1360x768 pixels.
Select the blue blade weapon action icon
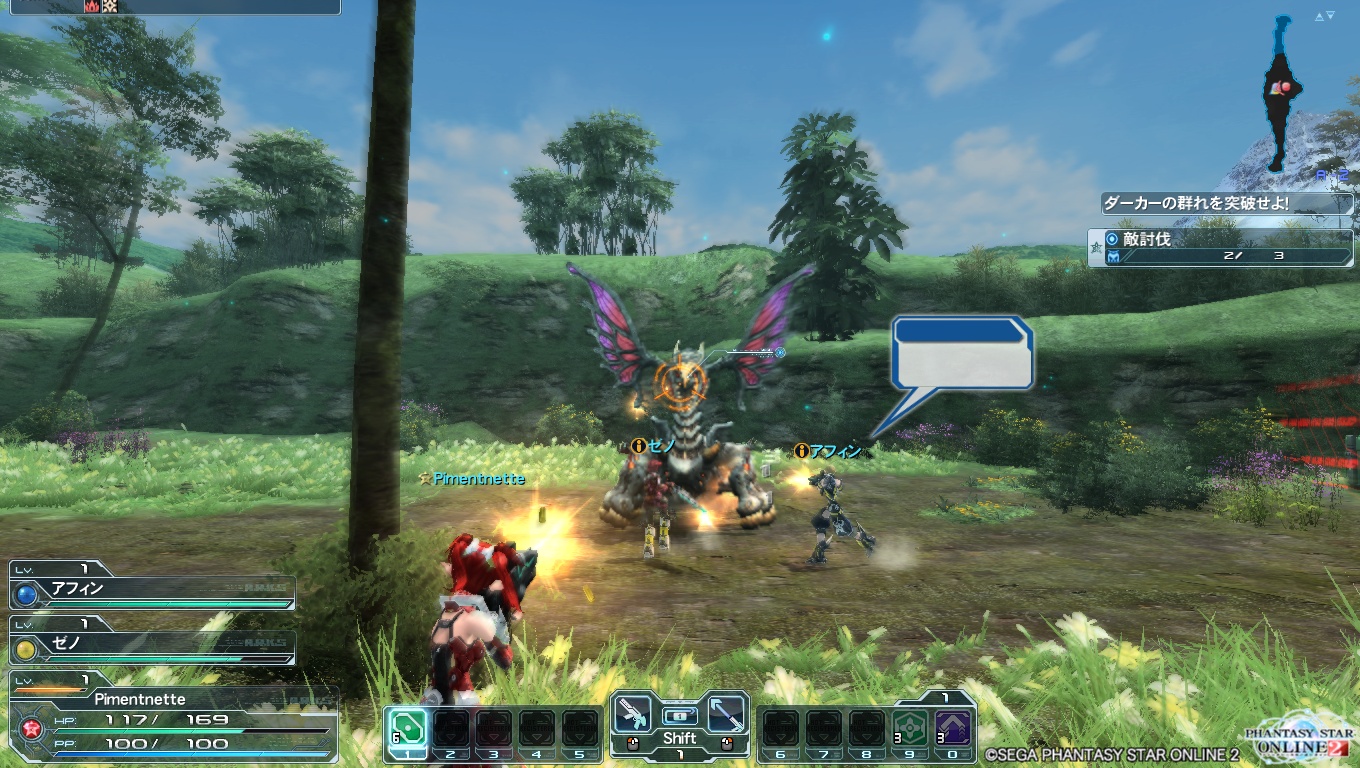coord(726,714)
